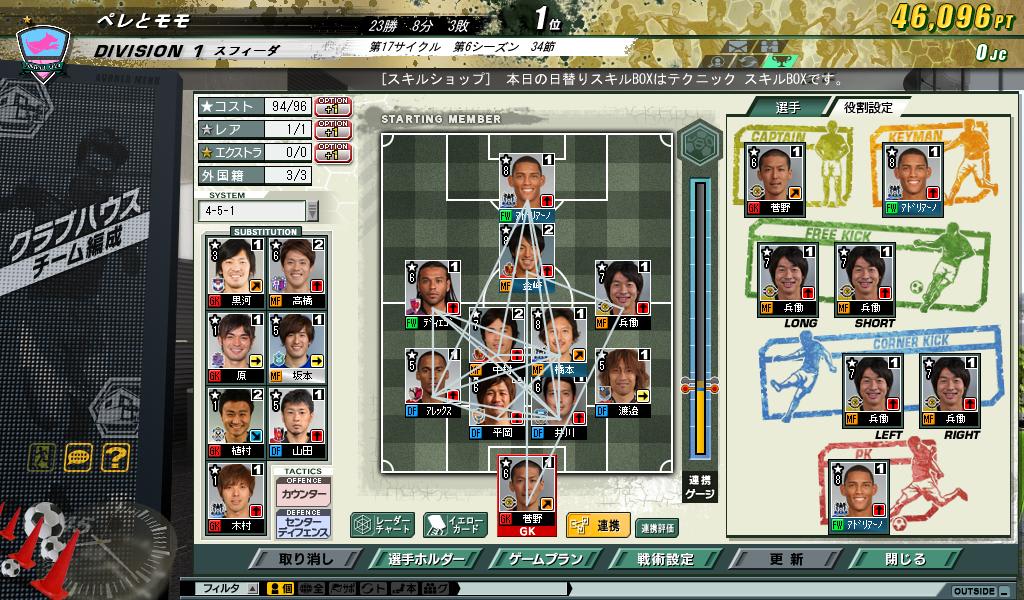Select the センターディフェンス defence tactic

pyautogui.click(x=304, y=526)
